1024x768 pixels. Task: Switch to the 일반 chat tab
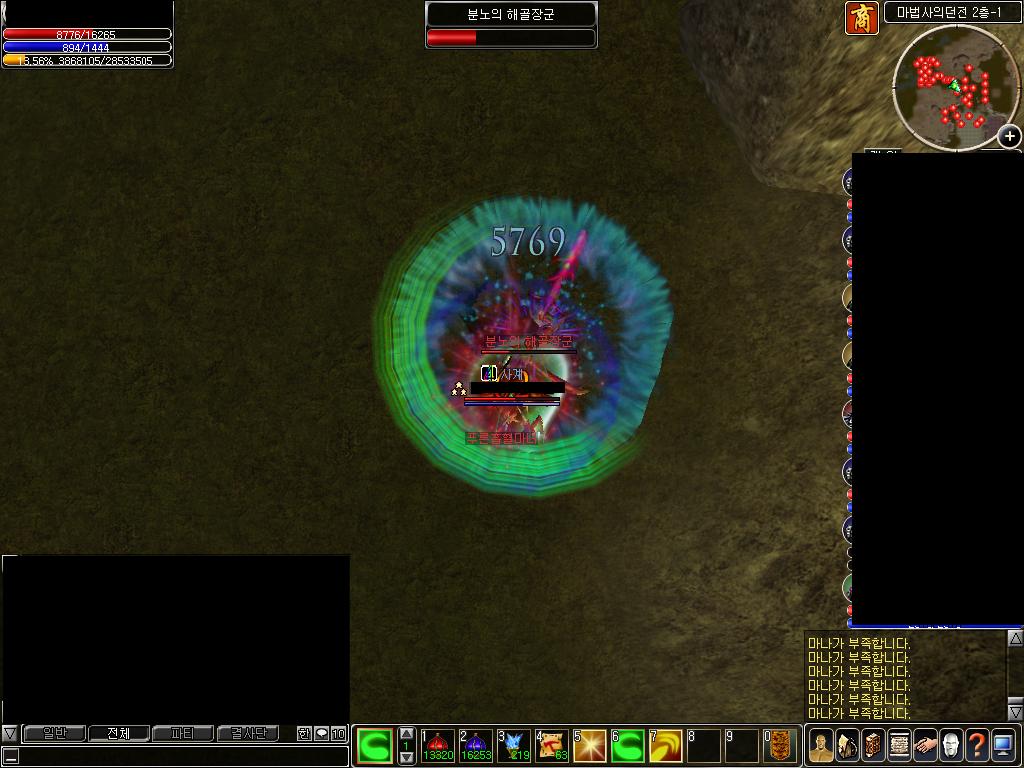click(x=54, y=733)
